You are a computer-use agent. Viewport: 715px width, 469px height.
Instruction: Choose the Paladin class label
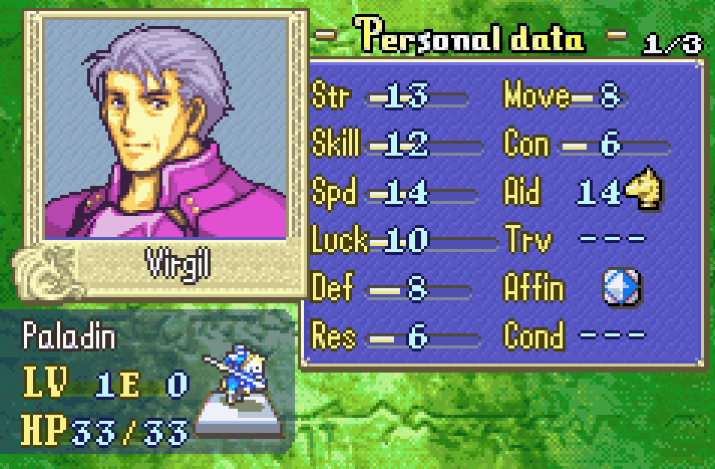click(70, 337)
